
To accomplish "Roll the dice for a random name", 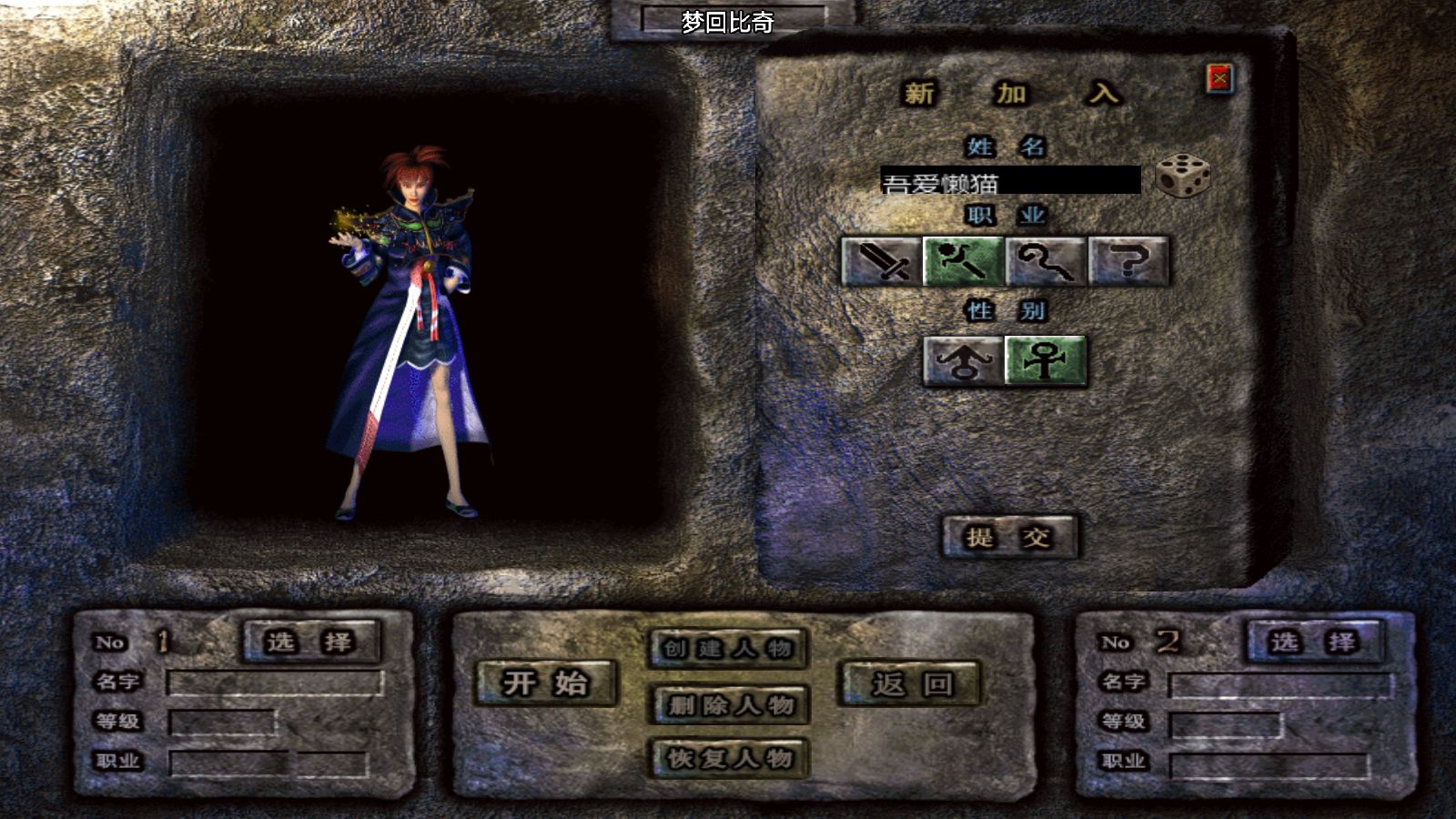I will pos(1182,176).
